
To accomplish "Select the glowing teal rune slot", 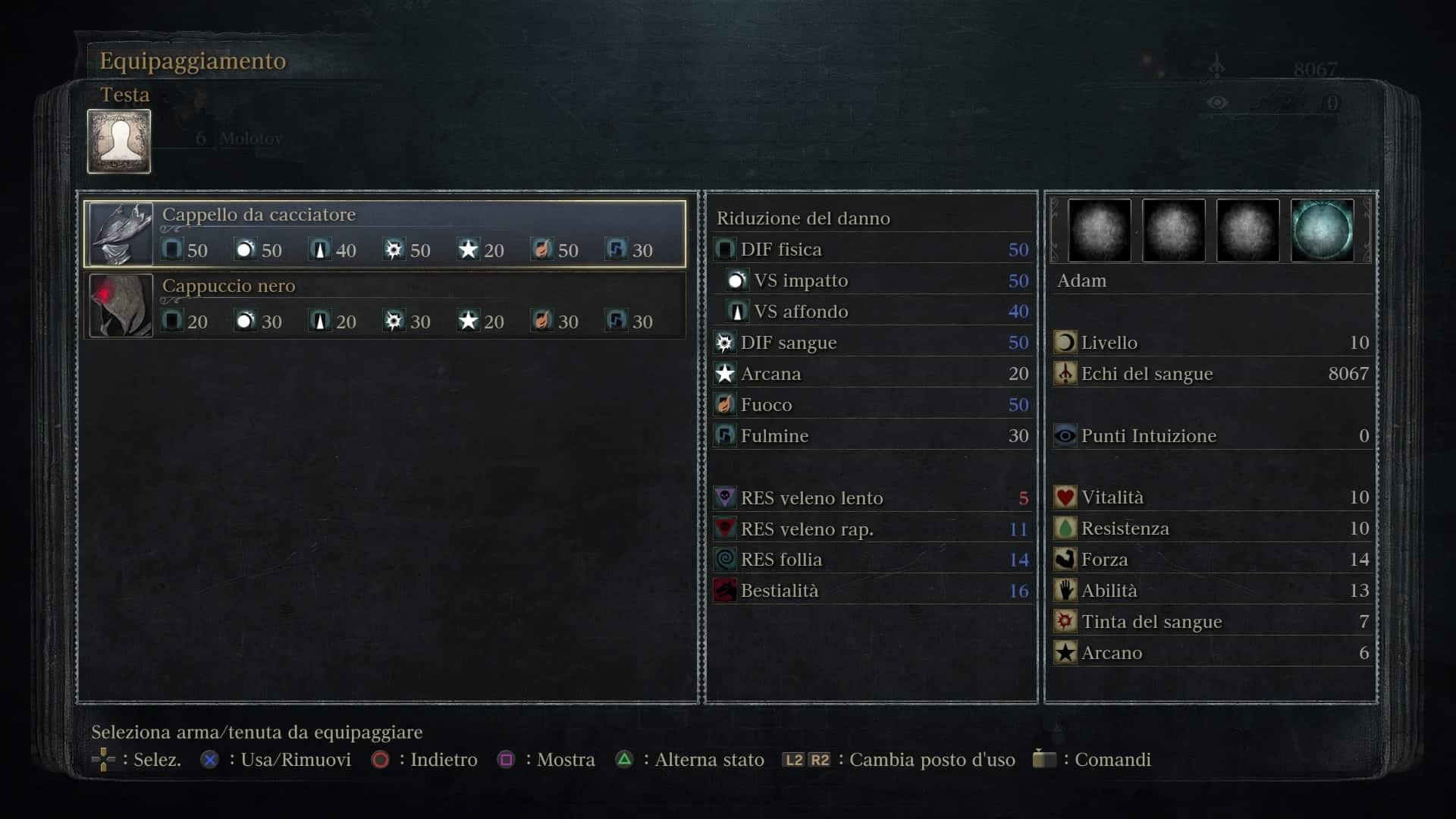I will [1322, 231].
